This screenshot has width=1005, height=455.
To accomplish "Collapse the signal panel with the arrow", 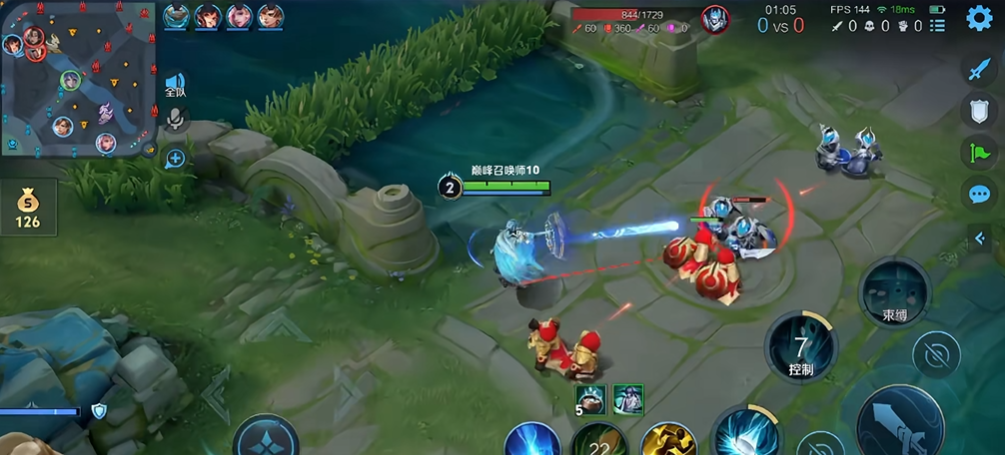I will pyautogui.click(x=981, y=238).
